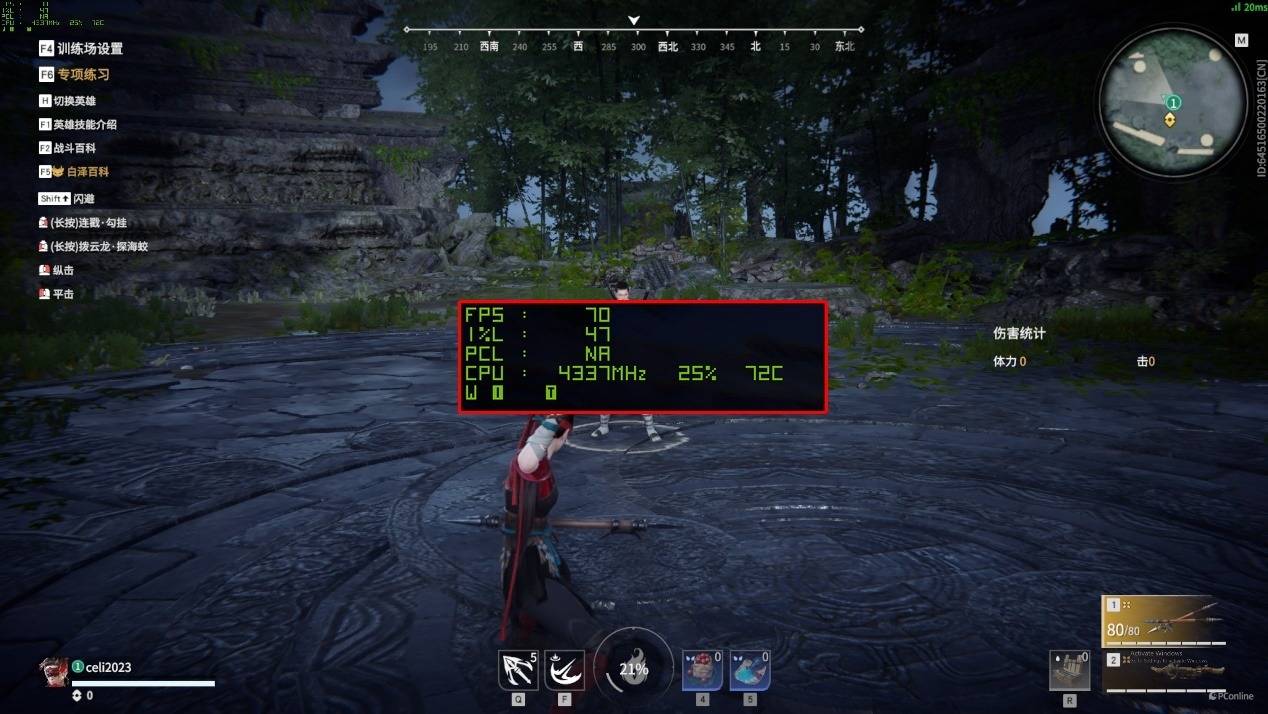
Task: Show the 战斗百科 combat encyclopedia
Action: (68, 148)
